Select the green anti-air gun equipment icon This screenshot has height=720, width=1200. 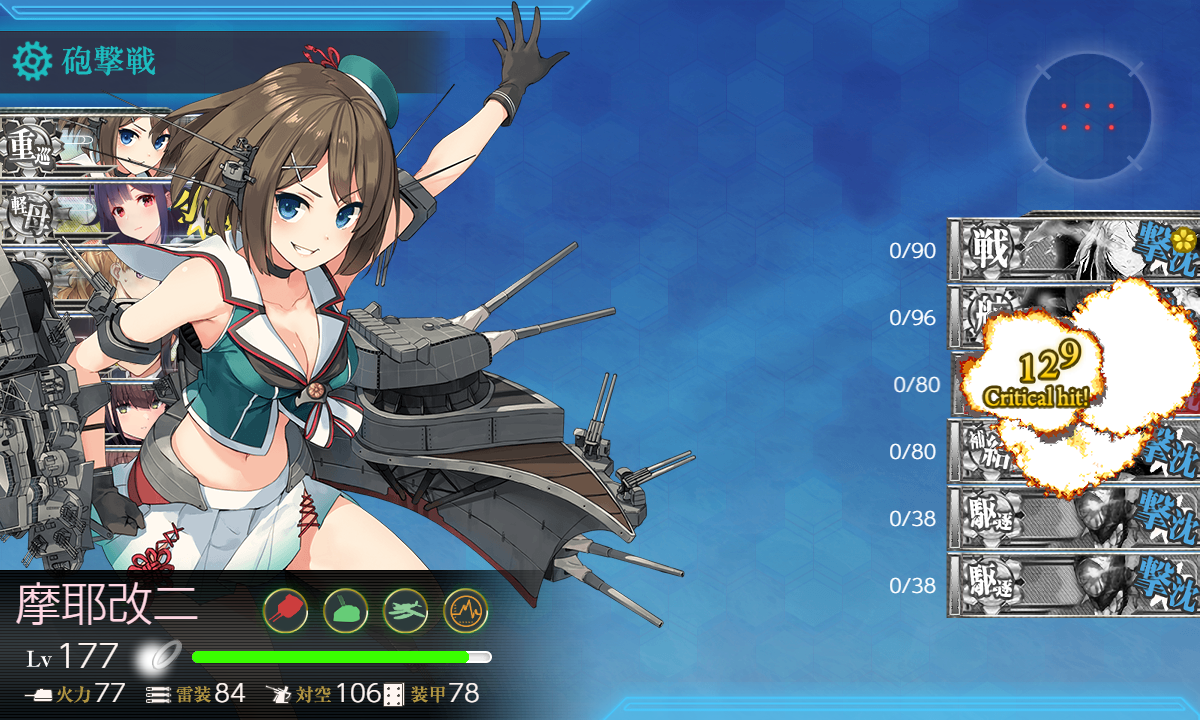point(345,609)
